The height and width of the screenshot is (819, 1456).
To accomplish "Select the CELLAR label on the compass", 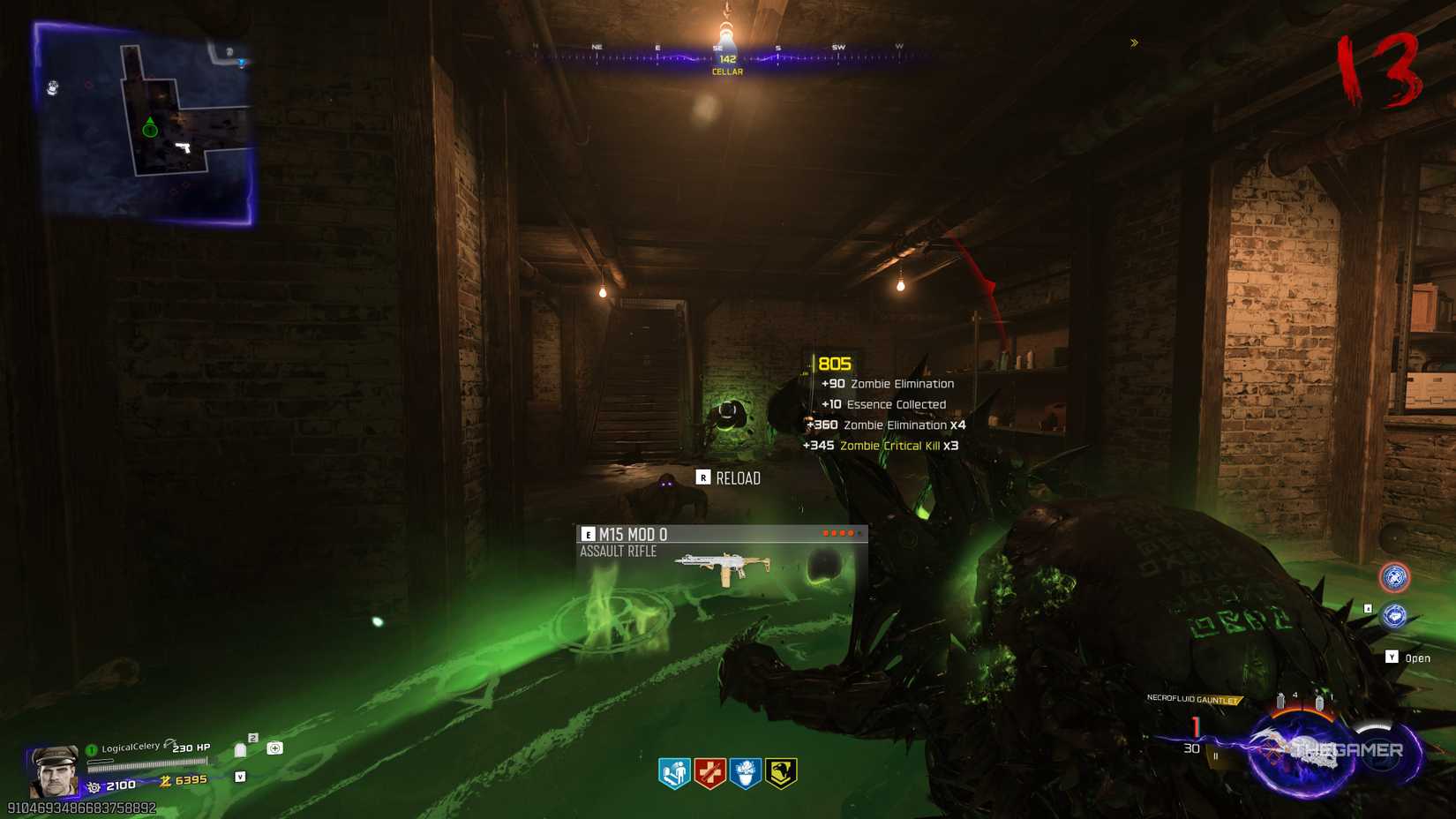I will [725, 71].
